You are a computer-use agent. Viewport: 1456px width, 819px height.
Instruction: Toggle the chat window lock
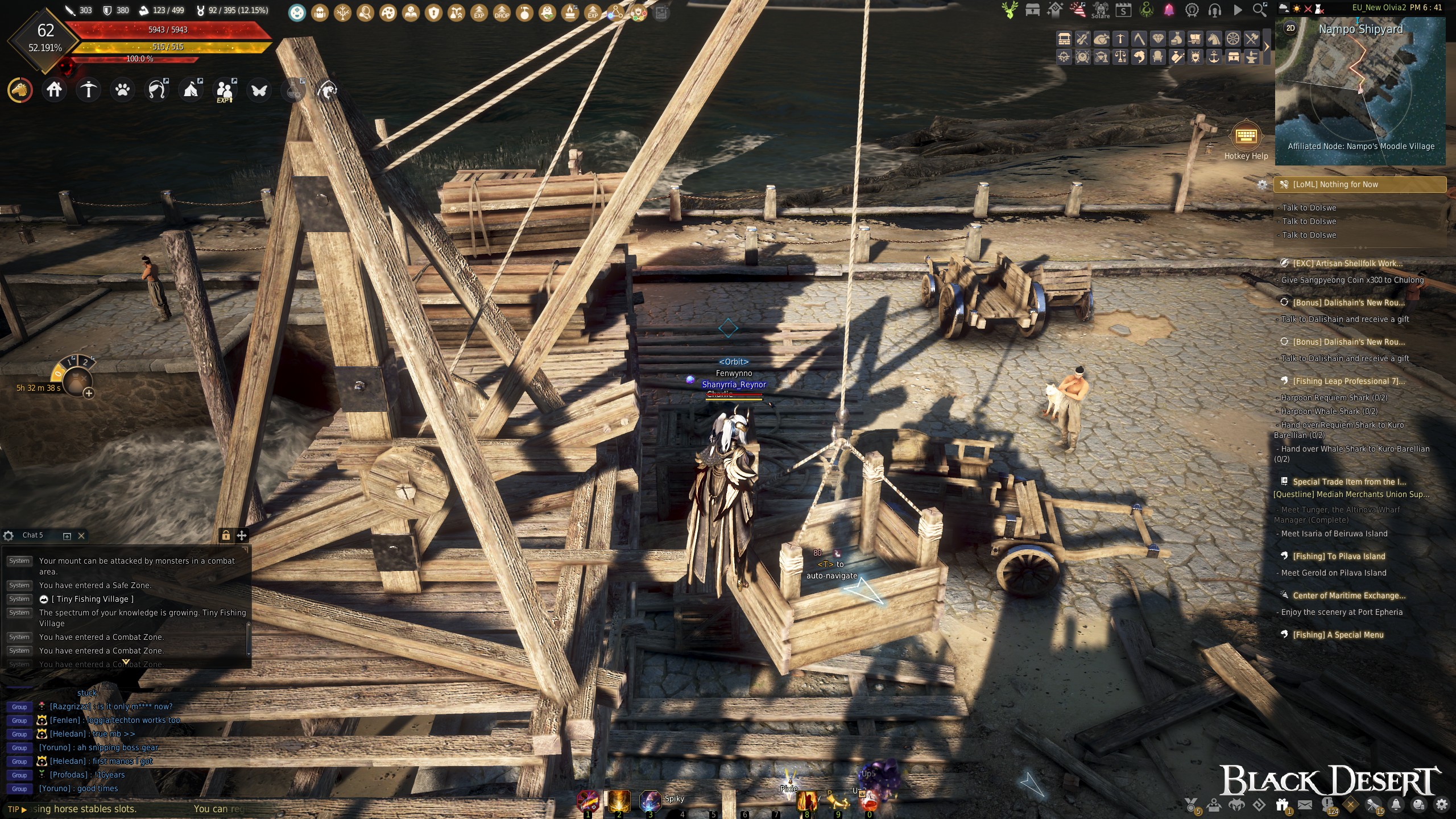226,535
